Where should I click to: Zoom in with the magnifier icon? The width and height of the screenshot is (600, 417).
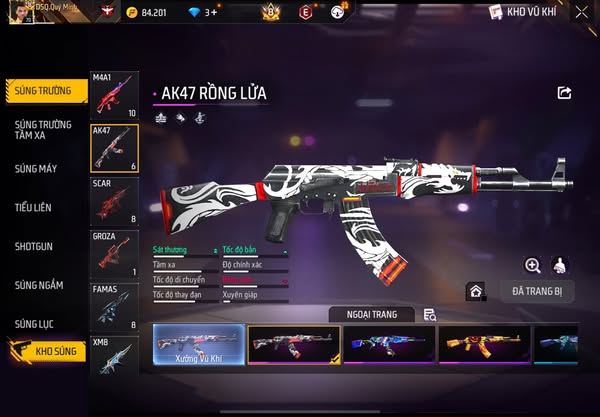click(532, 265)
